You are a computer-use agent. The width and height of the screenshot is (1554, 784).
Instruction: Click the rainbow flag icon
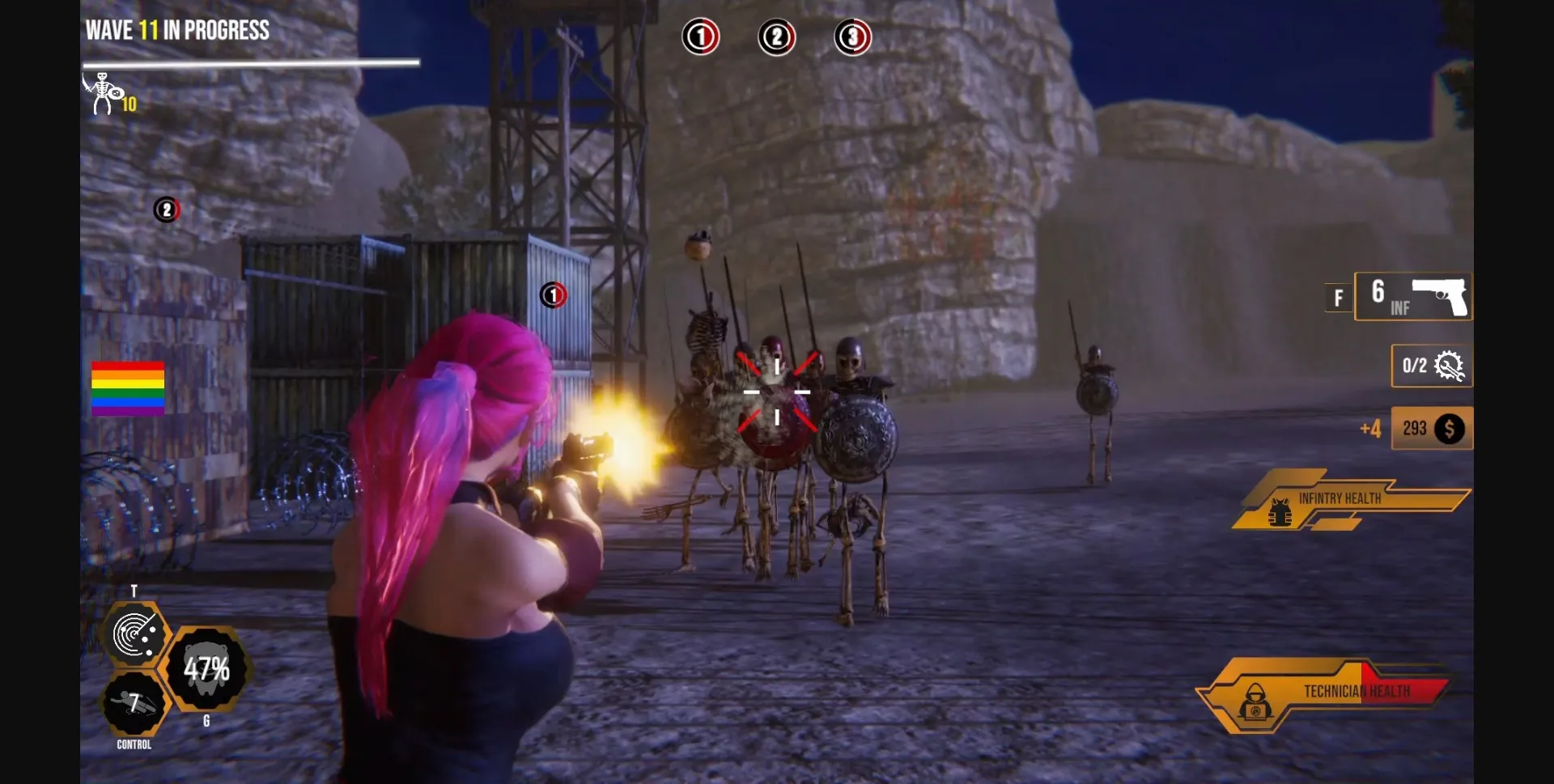128,388
